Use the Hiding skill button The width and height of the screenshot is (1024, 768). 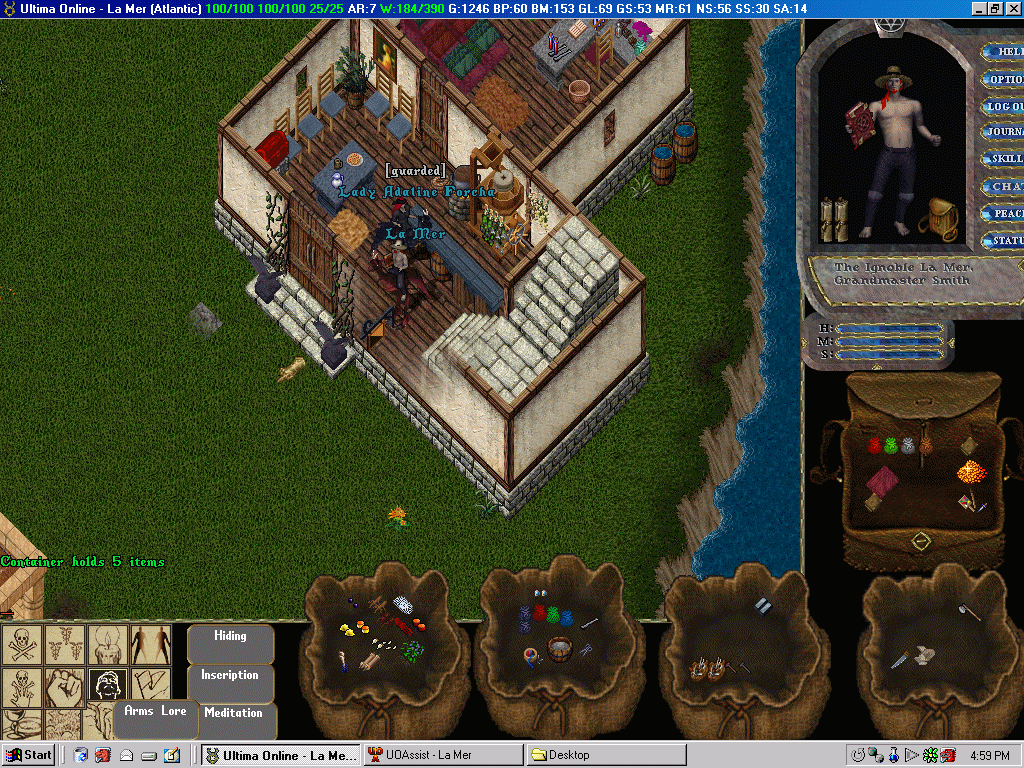(x=230, y=637)
